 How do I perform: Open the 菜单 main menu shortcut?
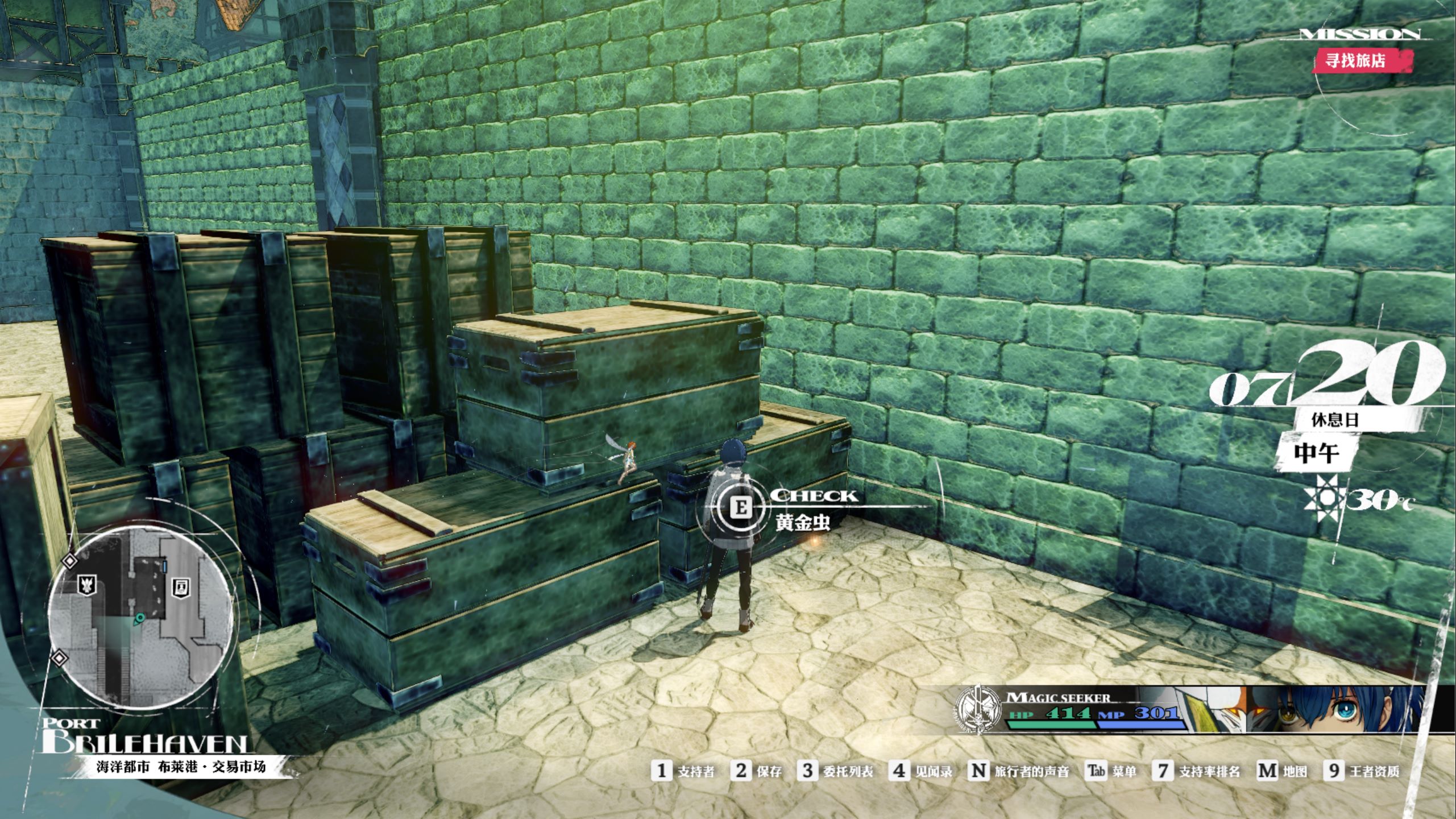tap(1111, 771)
